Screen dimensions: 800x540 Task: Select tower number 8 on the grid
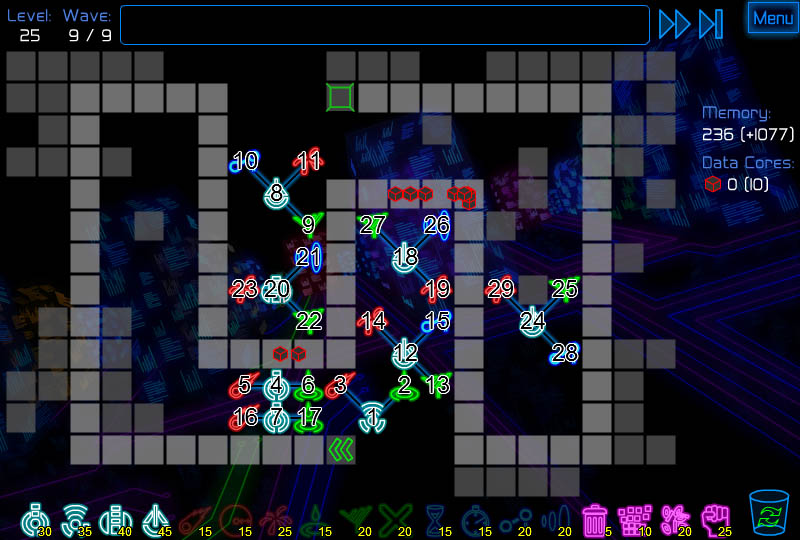click(x=277, y=192)
